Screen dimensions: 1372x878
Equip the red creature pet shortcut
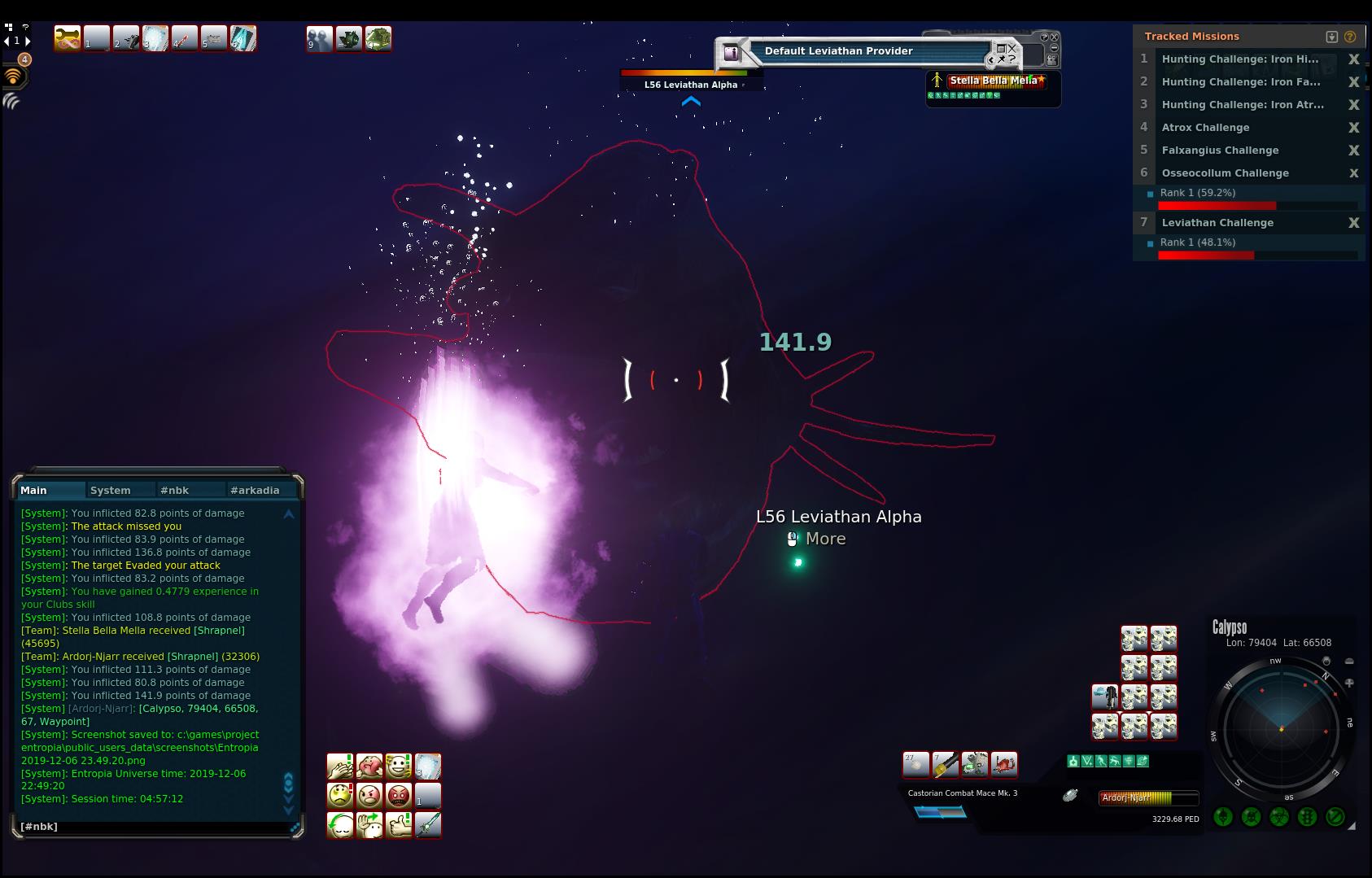1004,764
